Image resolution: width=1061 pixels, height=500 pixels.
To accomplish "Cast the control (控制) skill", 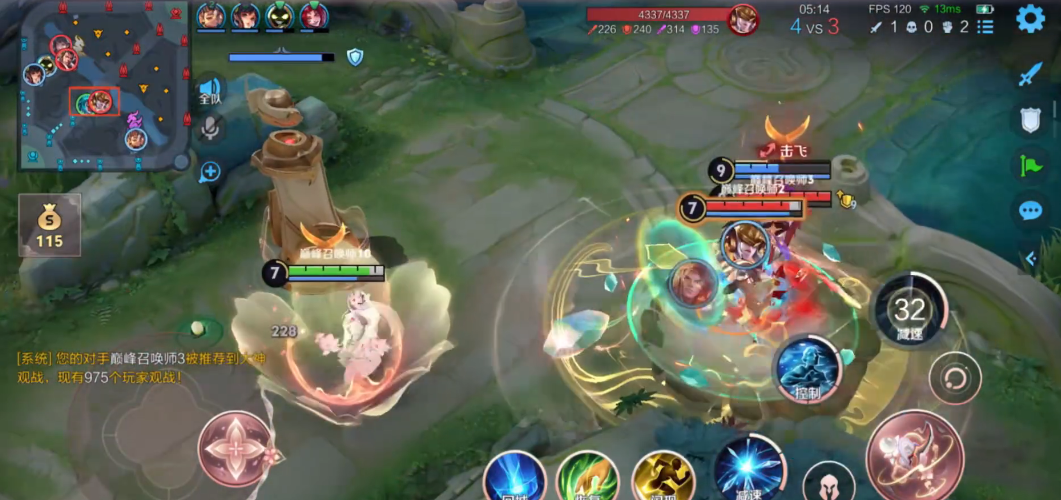I will pos(808,366).
